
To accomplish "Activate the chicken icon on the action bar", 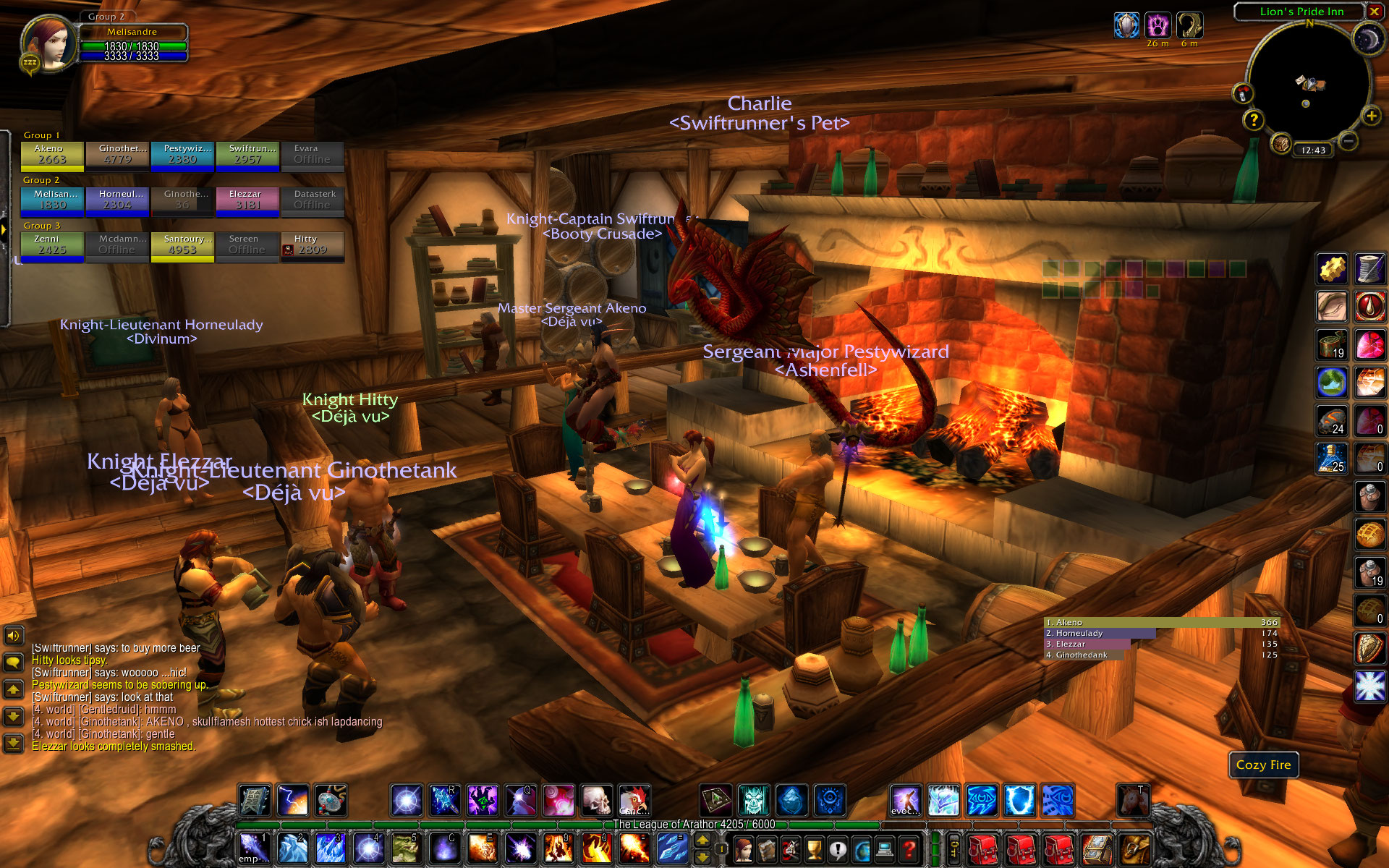I will pyautogui.click(x=634, y=801).
